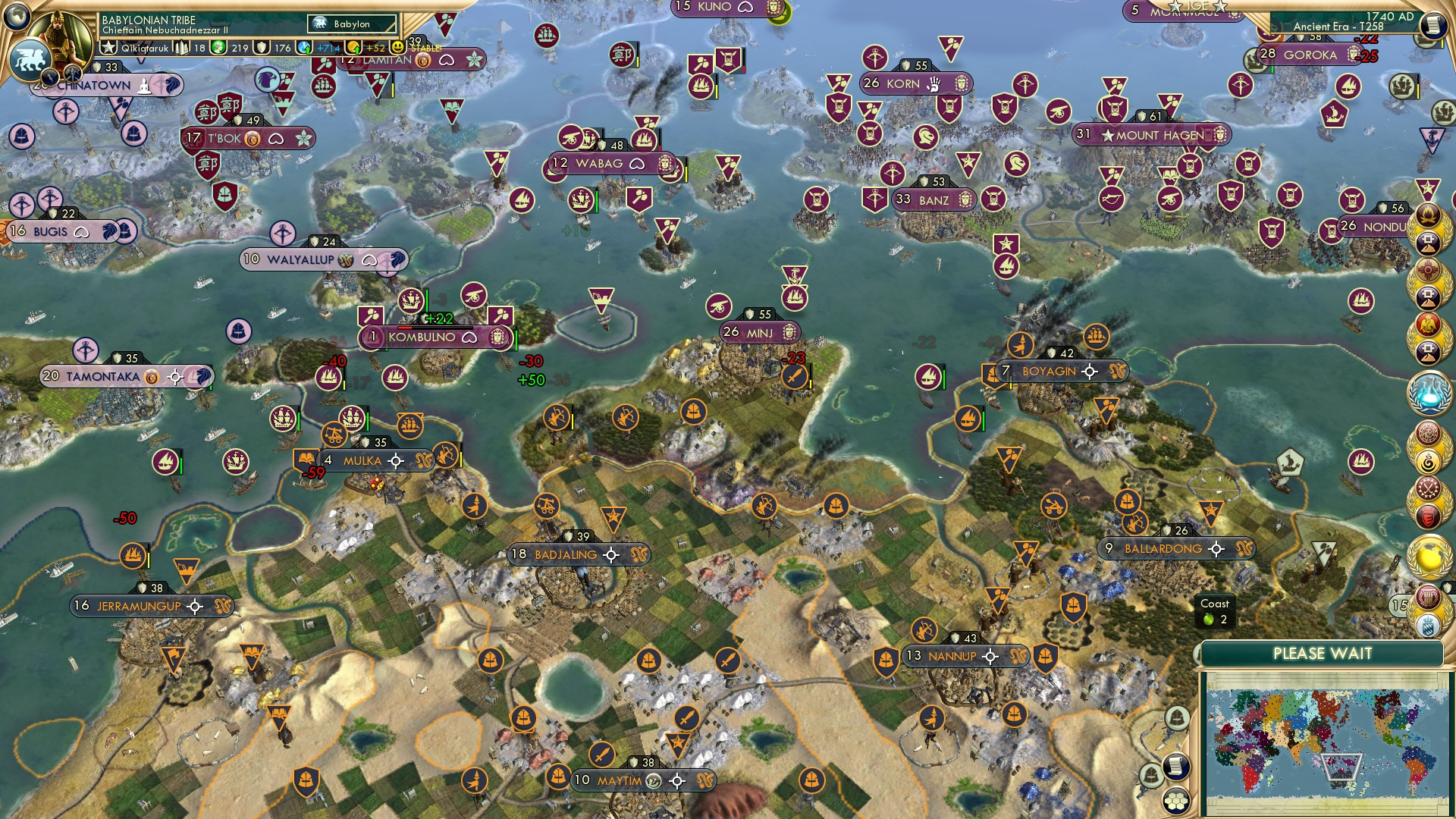
Task: Click the mug icon in the top-right corner
Action: pos(1432,27)
